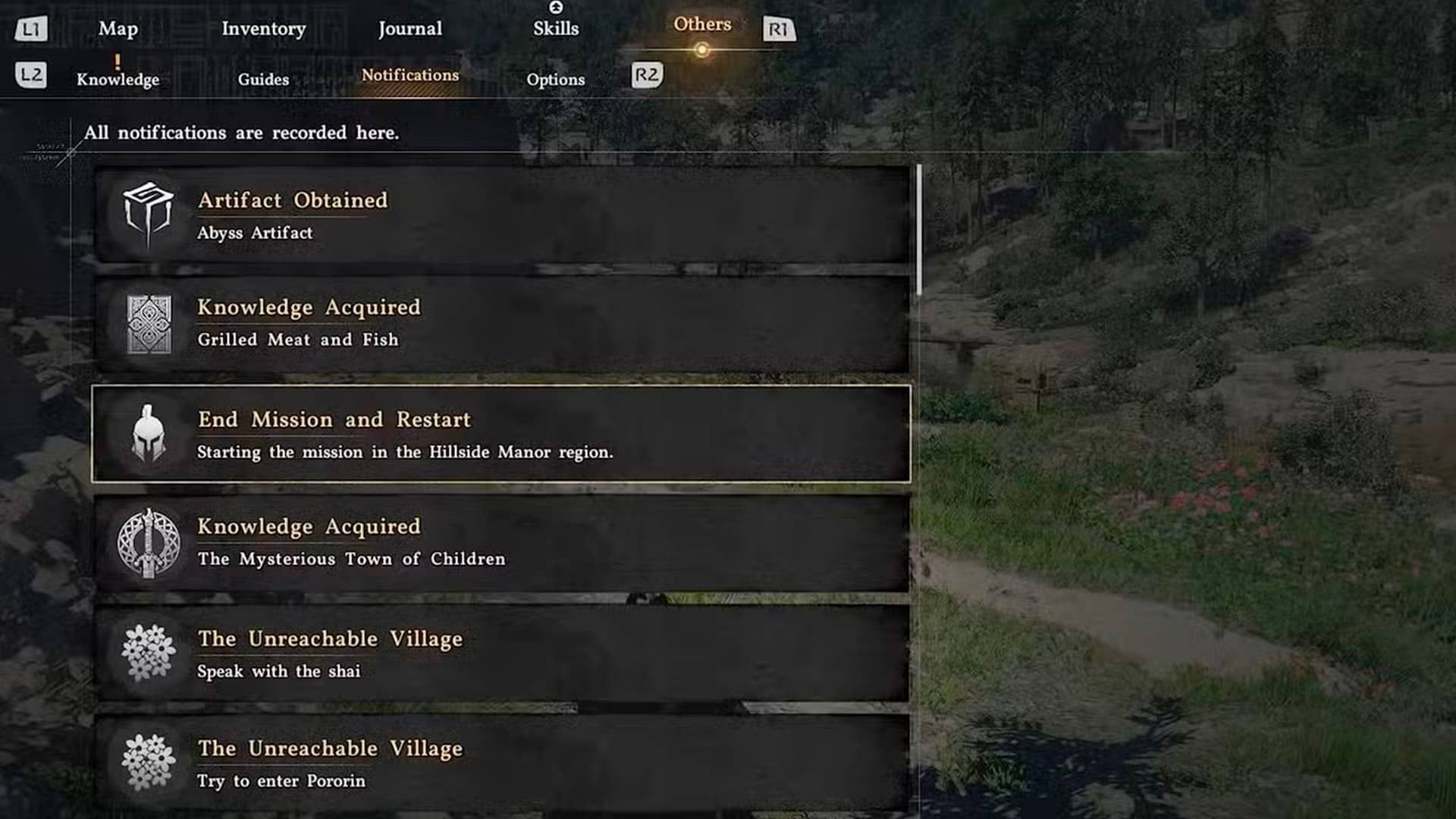Open the Knowledge sub-tab
Viewport: 1456px width, 819px height.
(118, 79)
